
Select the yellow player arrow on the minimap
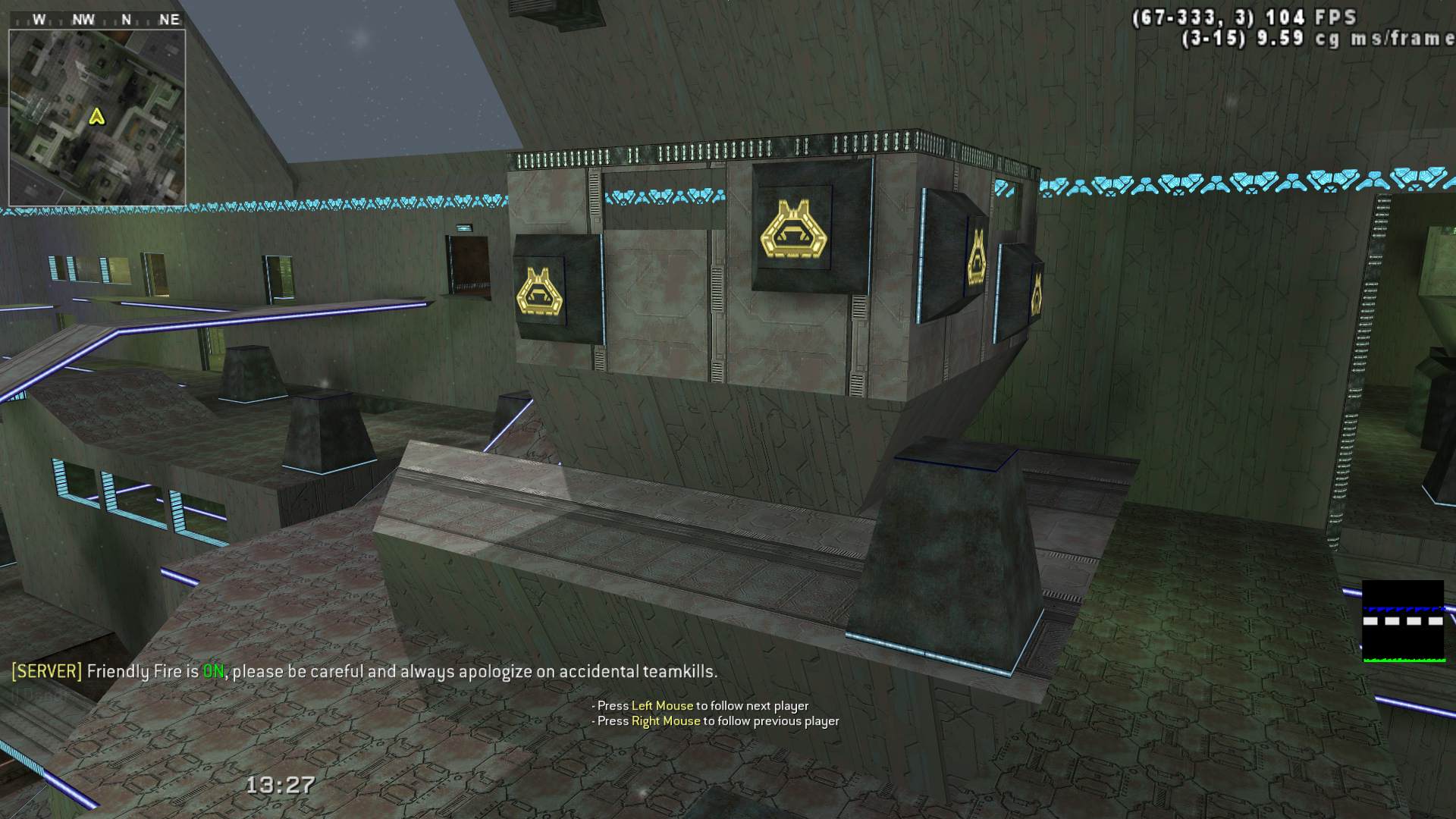(x=96, y=117)
